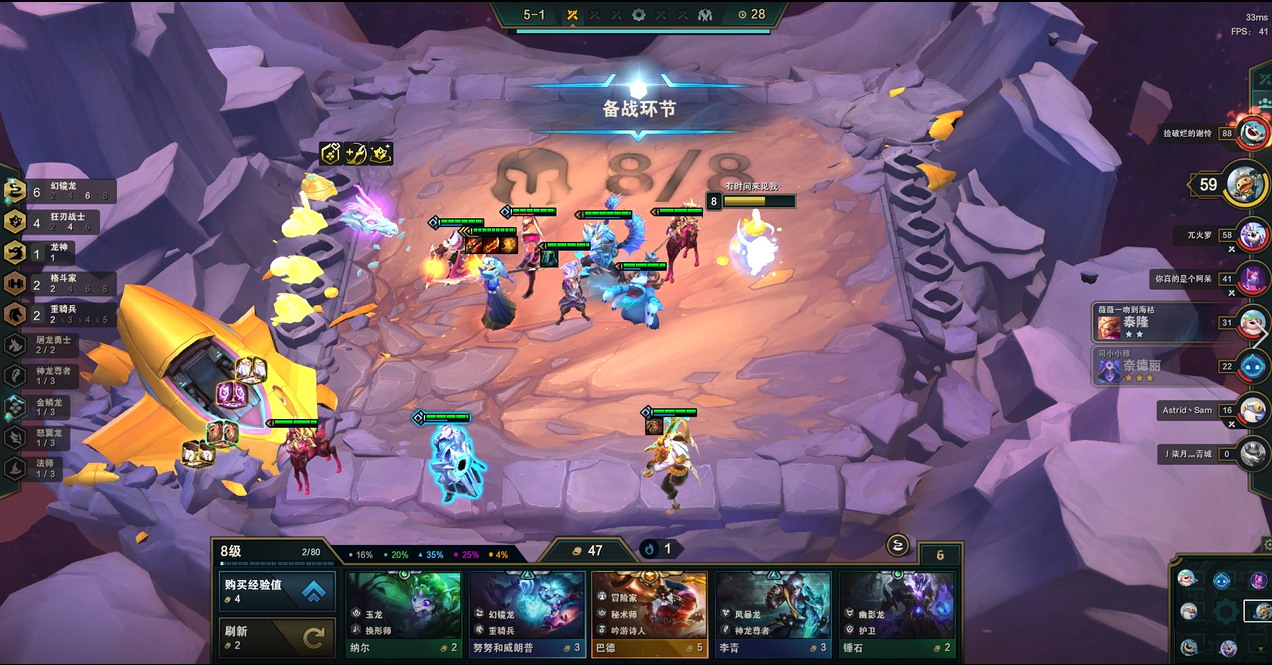The width and height of the screenshot is (1272, 665).
Task: Refresh the shop with 刷新
Action: tap(277, 638)
